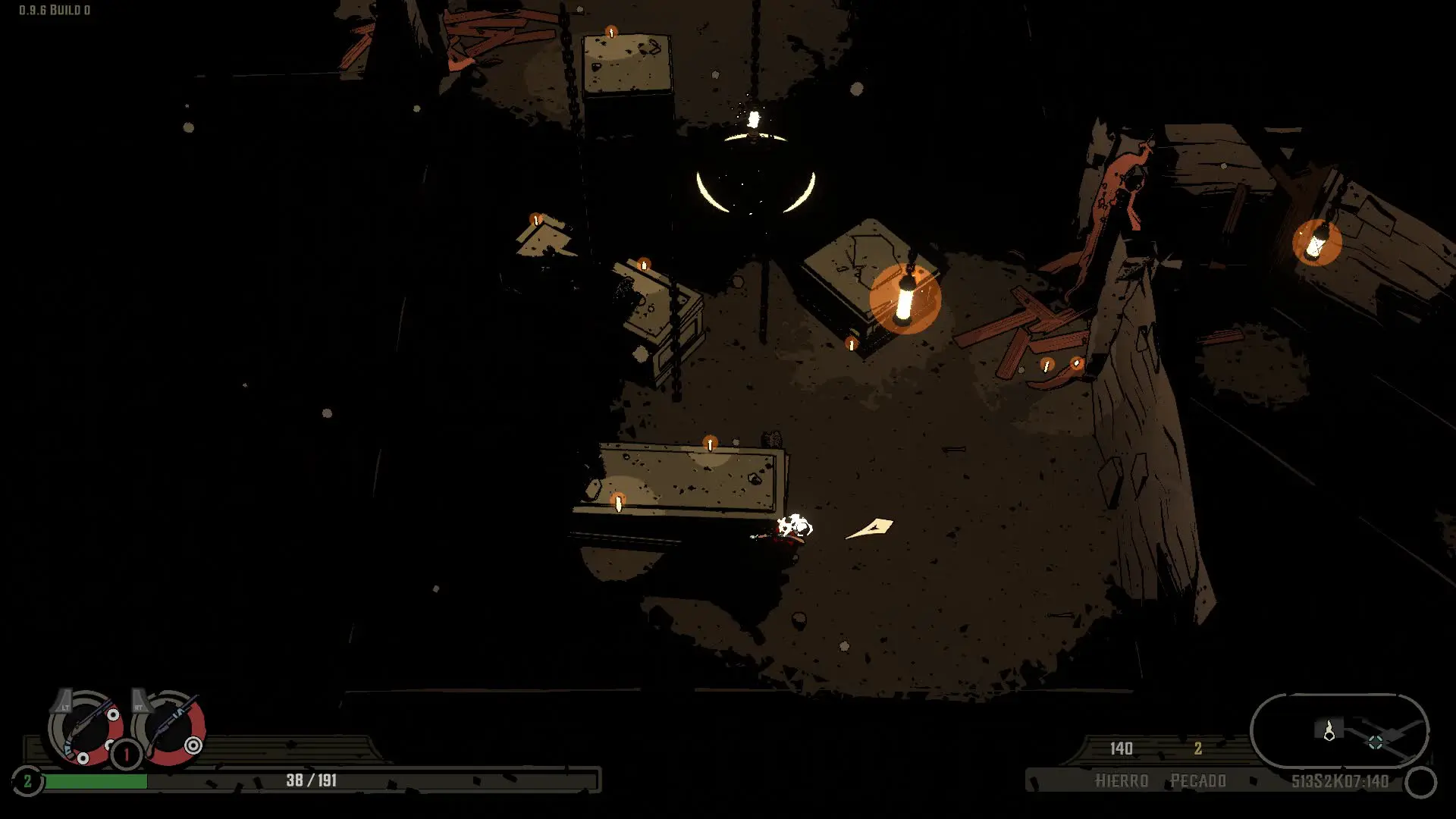Viewport: 1456px width, 819px height.
Task: Select the teal target marker on the minimap
Action: pyautogui.click(x=1375, y=742)
